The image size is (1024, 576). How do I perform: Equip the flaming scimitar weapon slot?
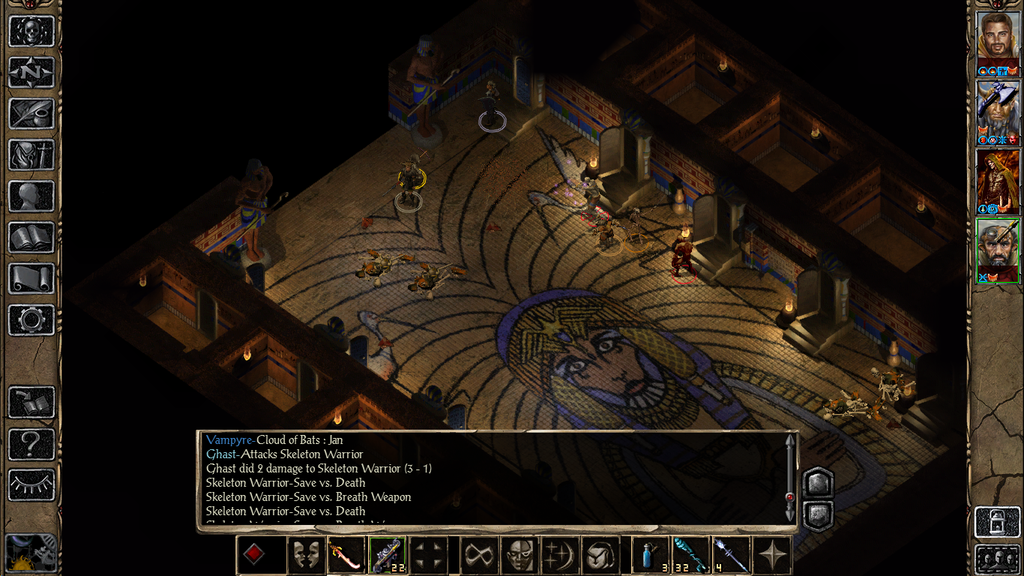(x=345, y=556)
